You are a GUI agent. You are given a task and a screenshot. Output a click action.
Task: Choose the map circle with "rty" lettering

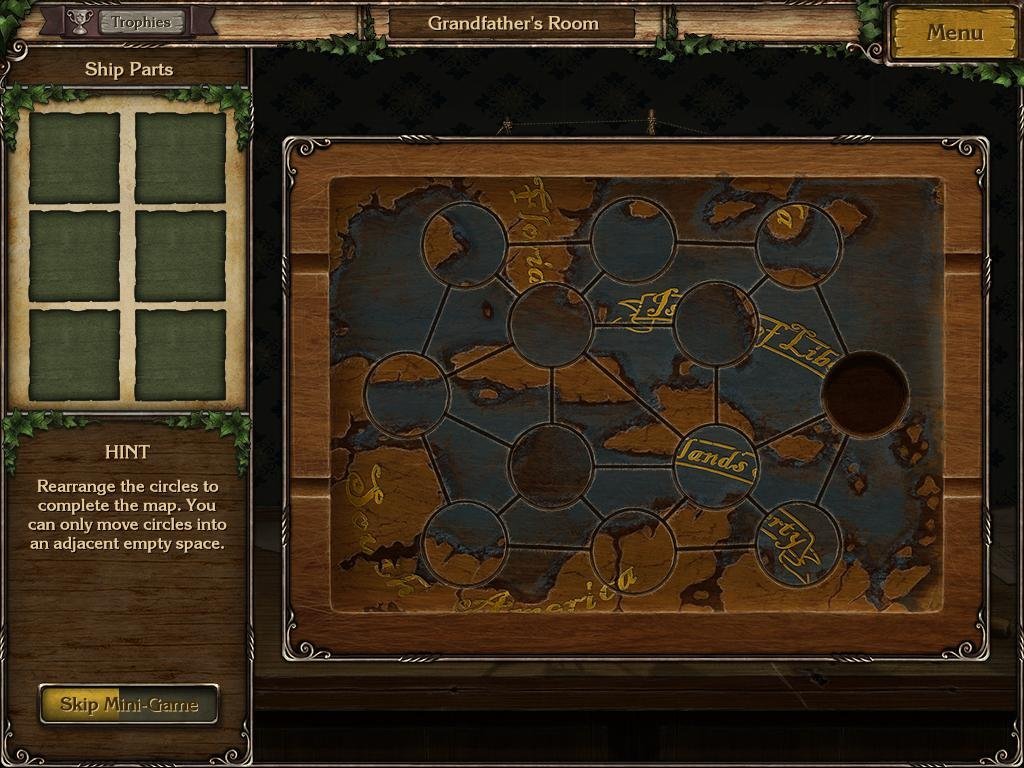797,544
